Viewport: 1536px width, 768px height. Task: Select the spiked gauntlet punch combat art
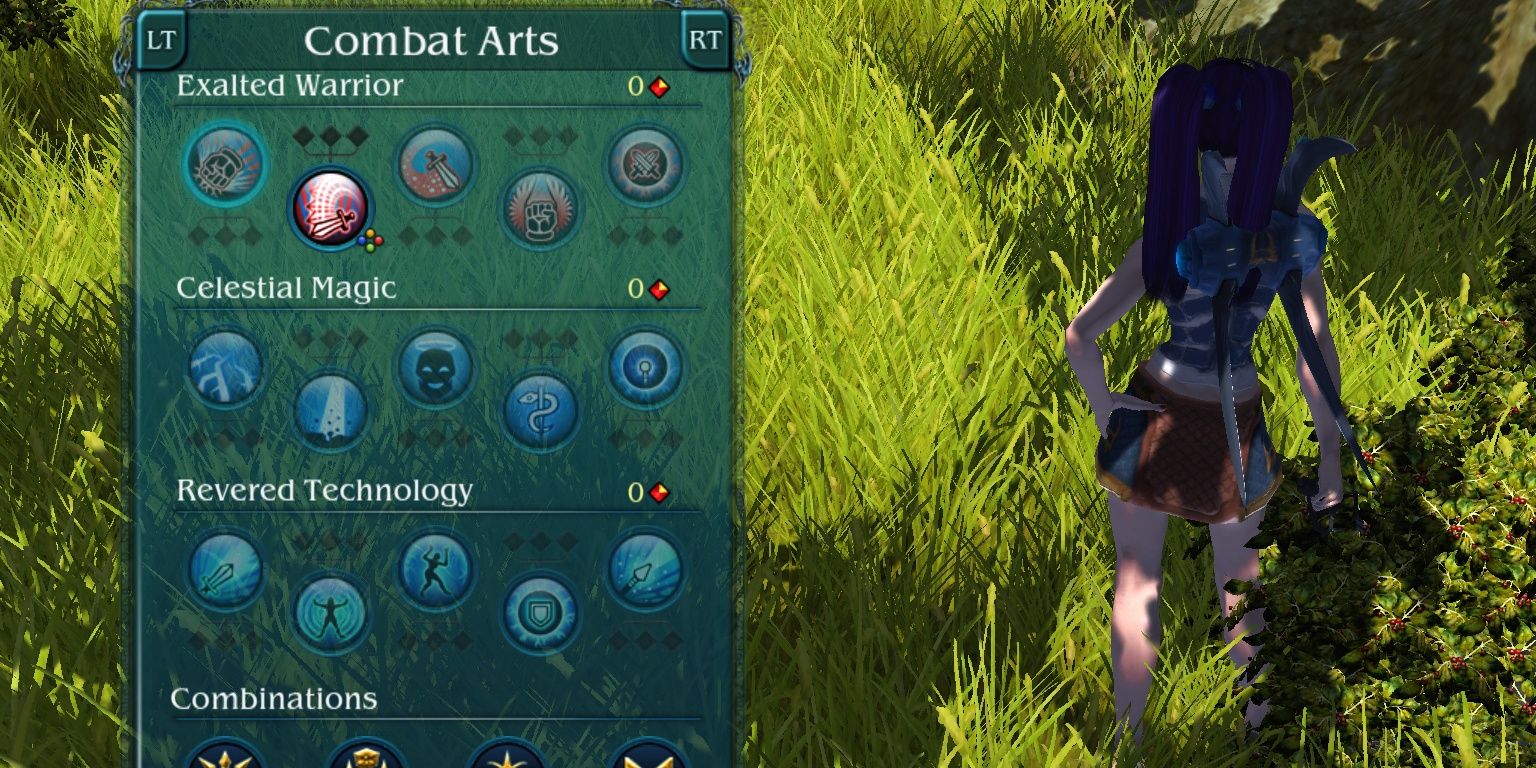click(x=226, y=163)
